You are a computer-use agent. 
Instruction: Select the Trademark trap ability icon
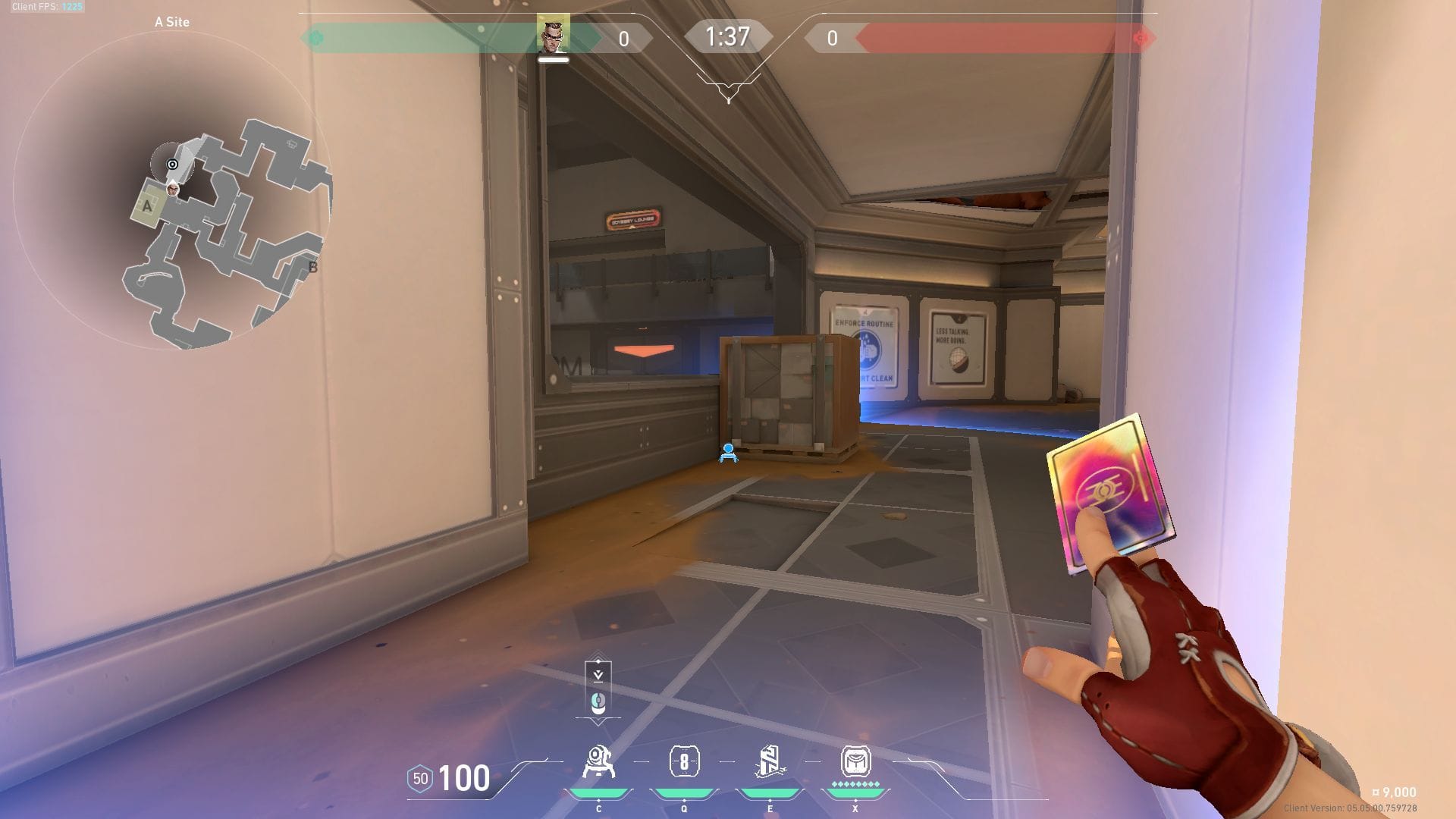click(598, 762)
